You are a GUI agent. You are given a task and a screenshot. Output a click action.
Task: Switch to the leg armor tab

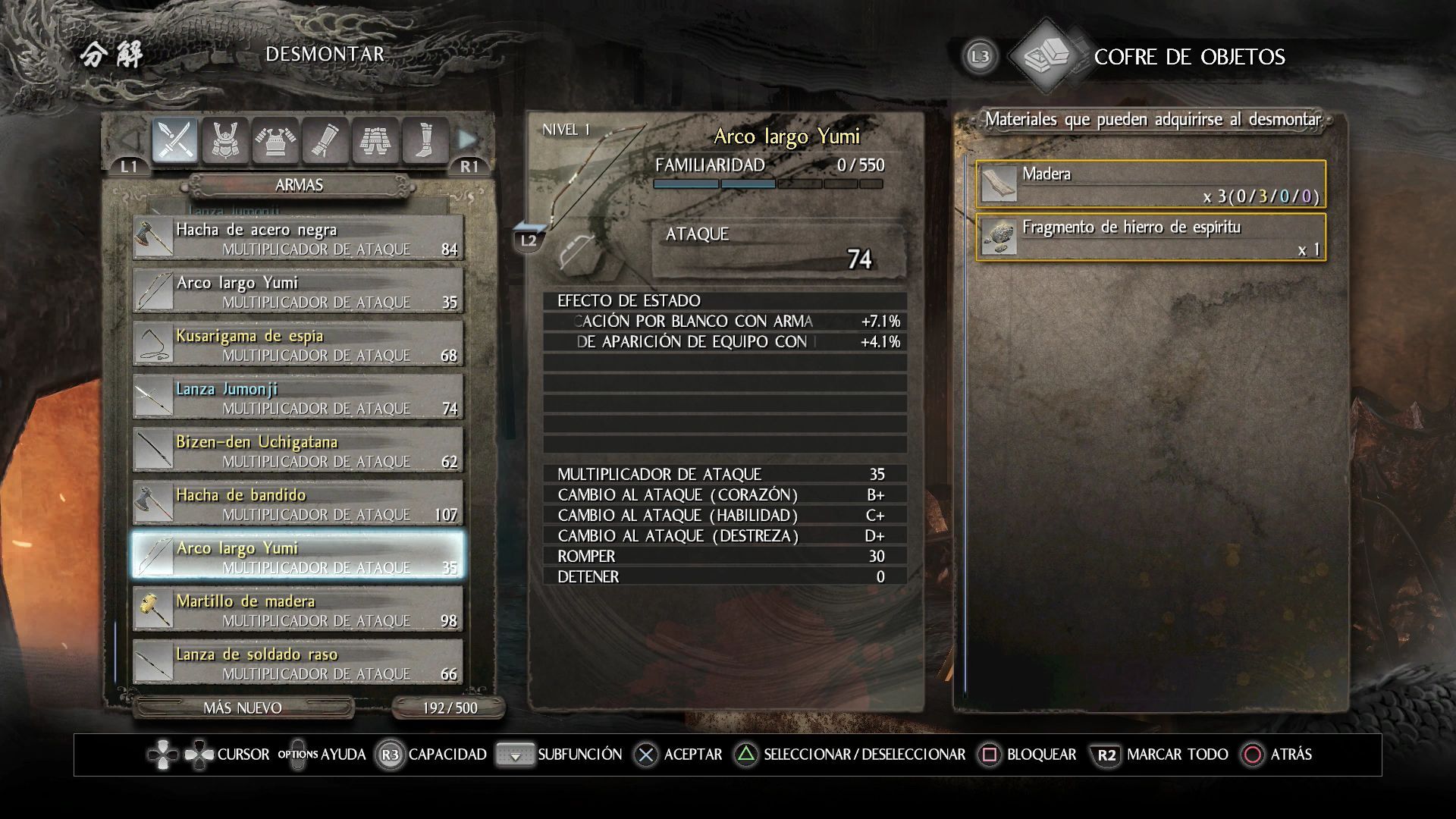click(x=375, y=140)
